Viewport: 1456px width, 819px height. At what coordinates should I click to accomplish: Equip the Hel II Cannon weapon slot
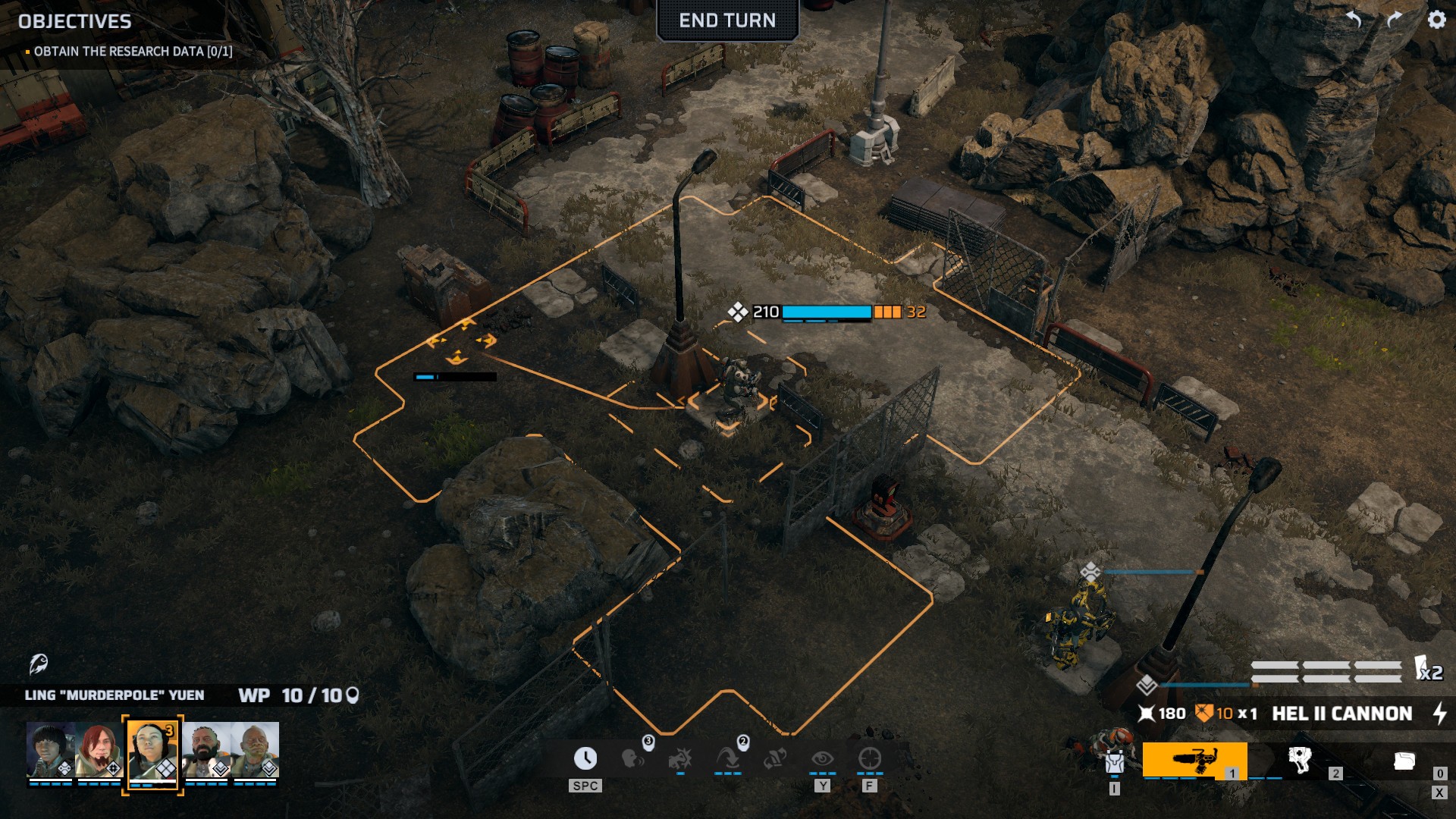coord(1194,760)
